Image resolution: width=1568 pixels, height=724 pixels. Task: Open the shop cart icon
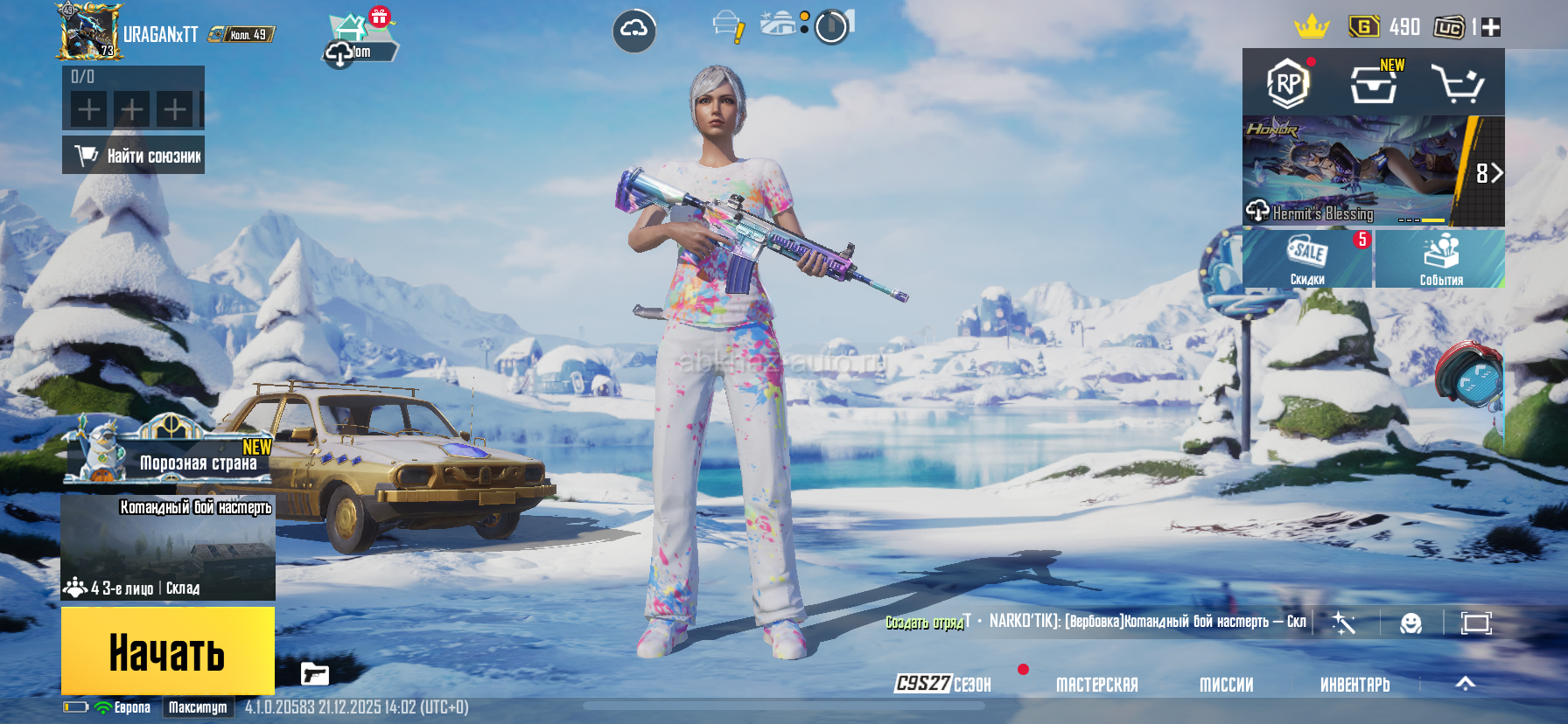pos(1456,84)
